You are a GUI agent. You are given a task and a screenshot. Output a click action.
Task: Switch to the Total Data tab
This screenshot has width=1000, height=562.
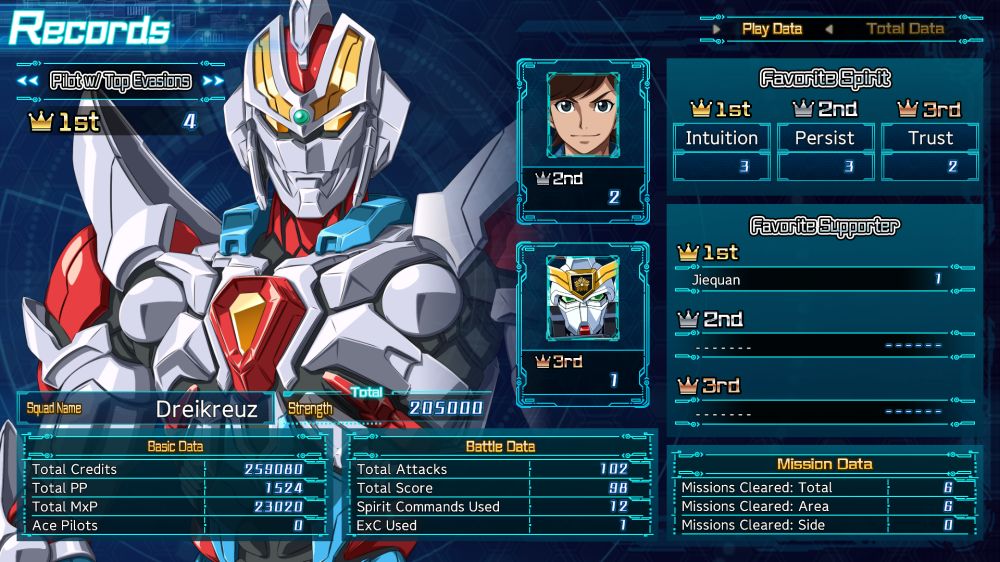click(x=905, y=28)
